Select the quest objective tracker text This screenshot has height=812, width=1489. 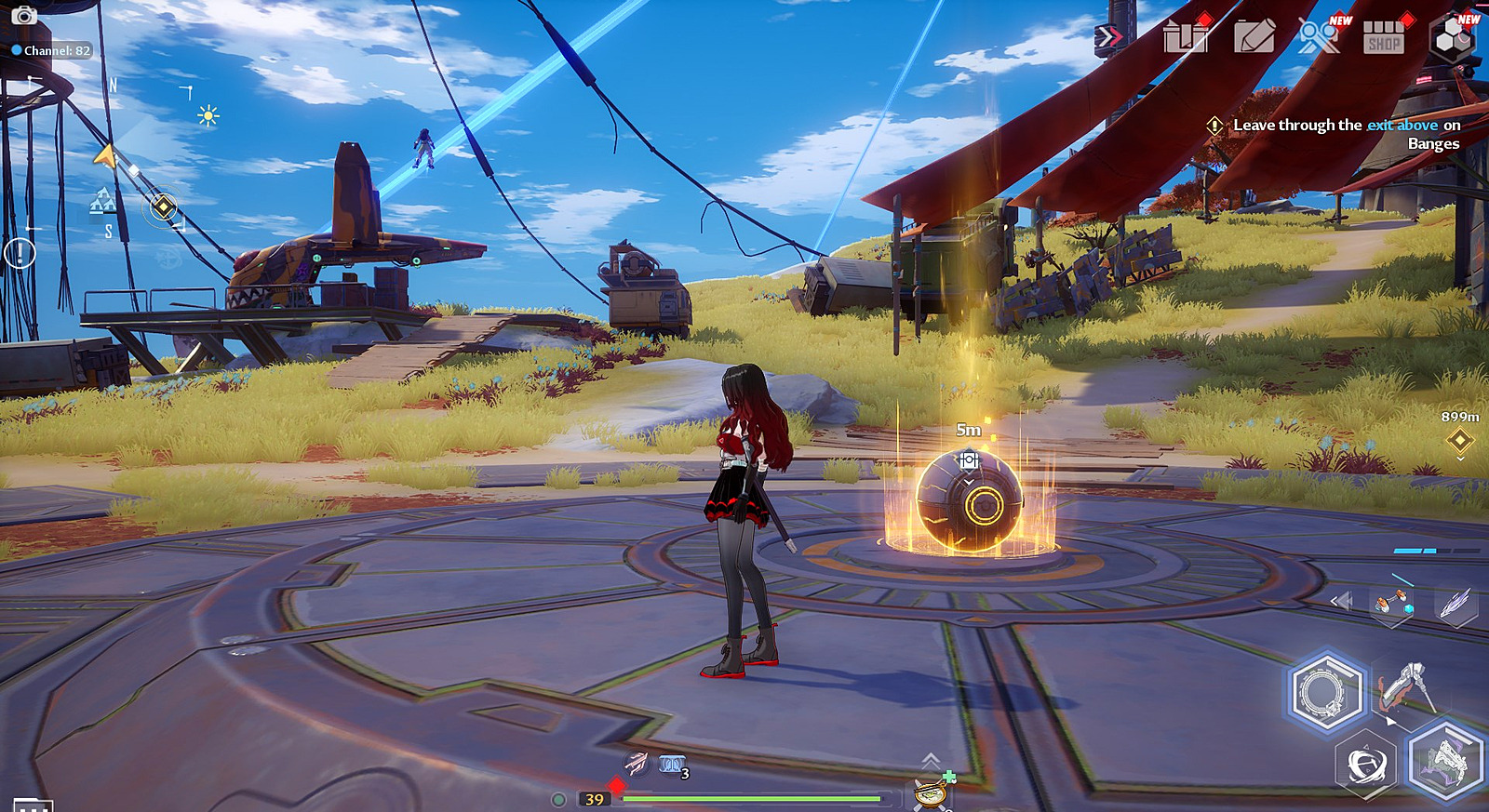(1346, 133)
